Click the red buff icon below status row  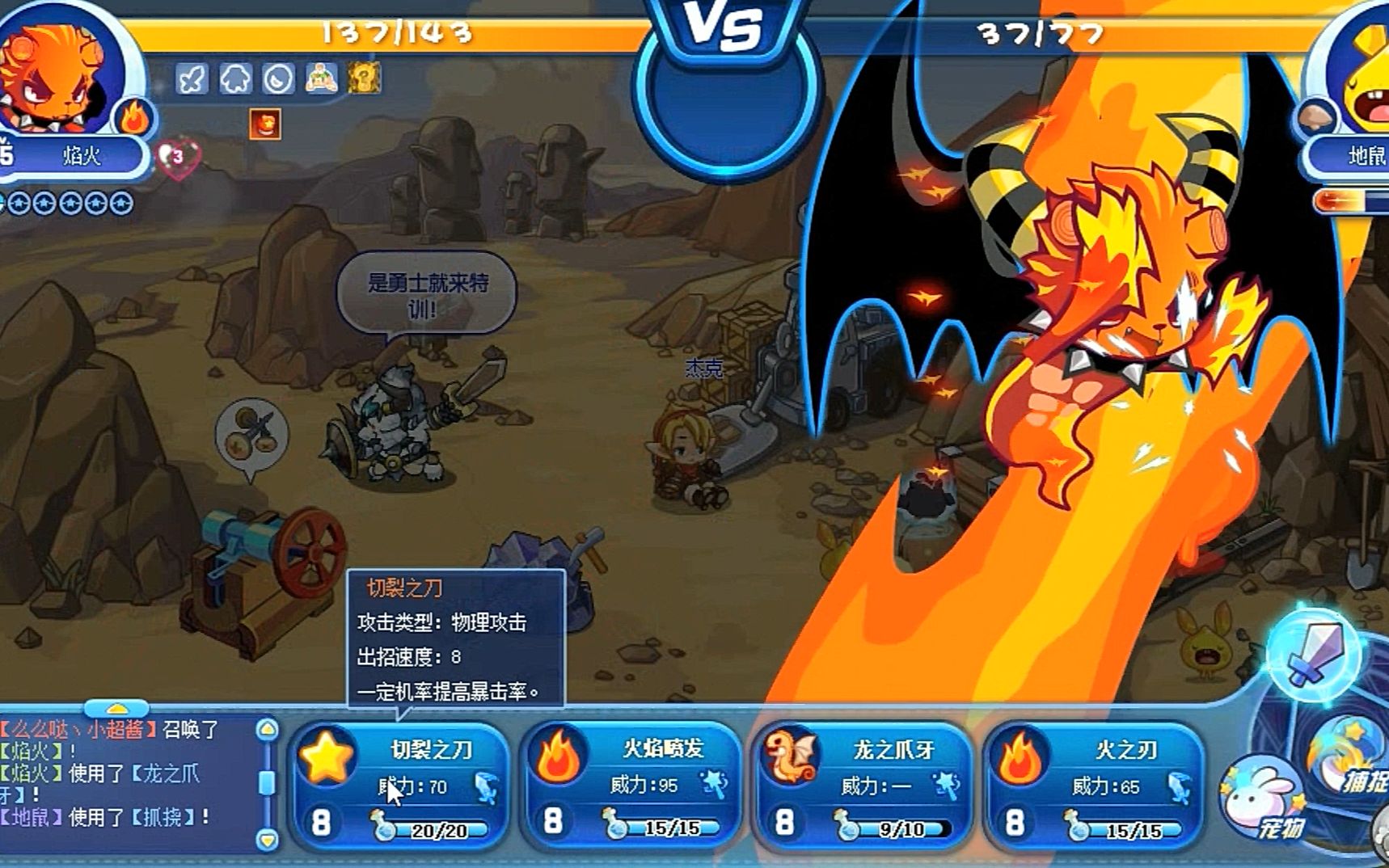point(264,124)
